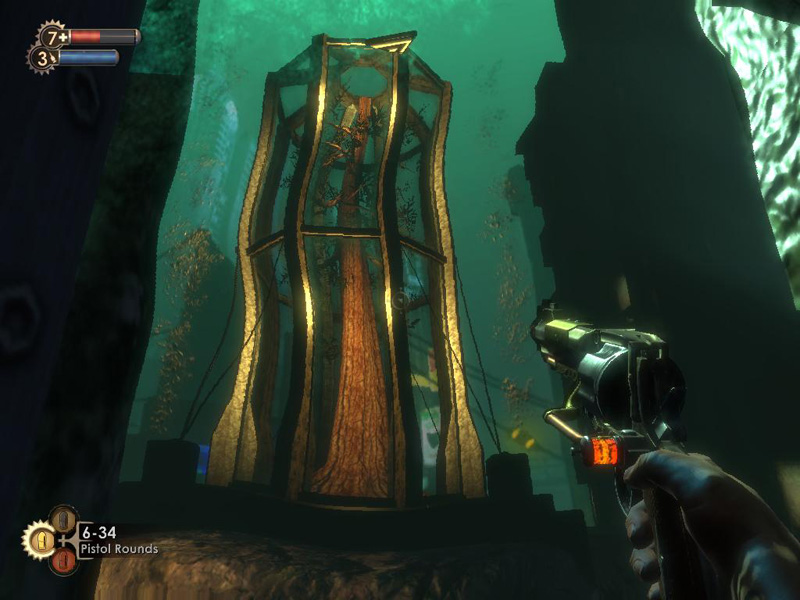This screenshot has width=800, height=600.
Task: Select the yellow standard pistol round icon
Action: (39, 541)
